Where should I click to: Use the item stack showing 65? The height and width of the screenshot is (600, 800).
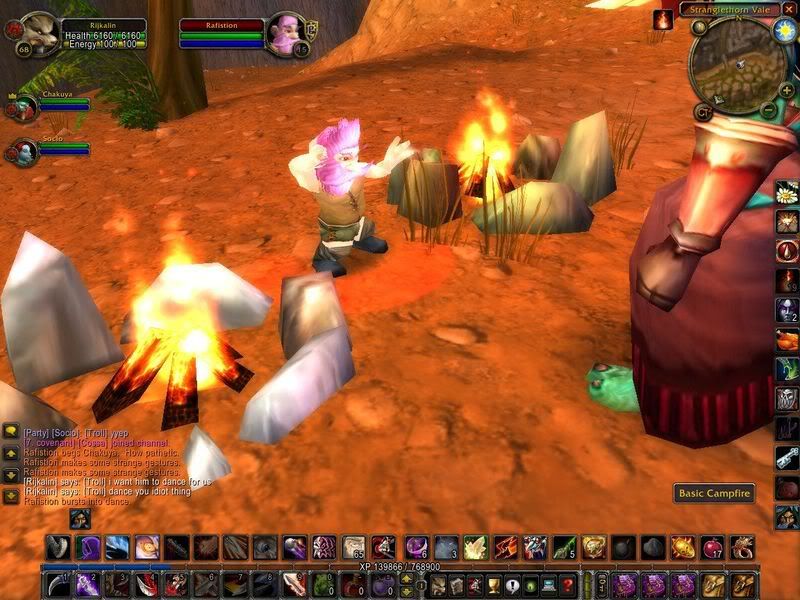point(353,547)
